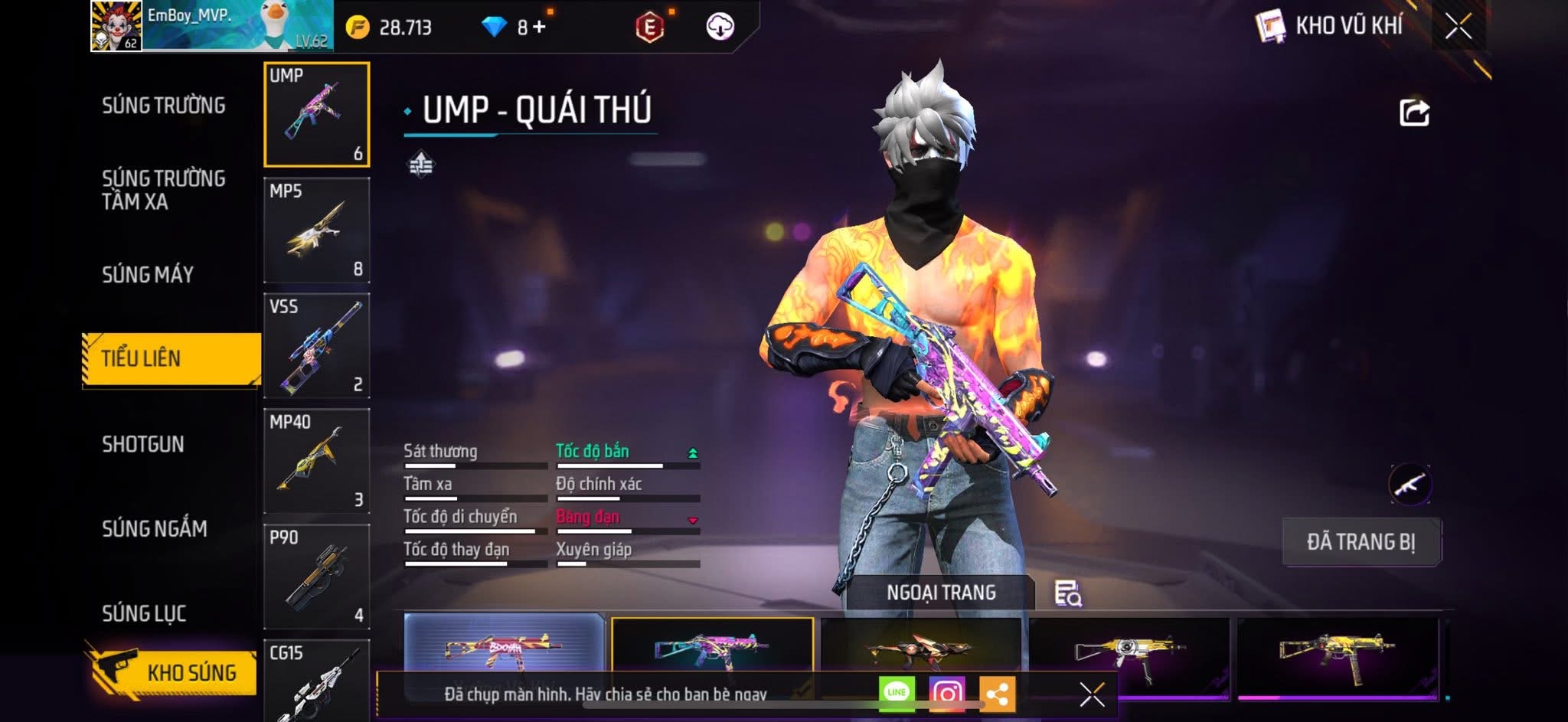The image size is (1568, 722).
Task: Open the Súng Trường Tầm Xa category
Action: (163, 190)
